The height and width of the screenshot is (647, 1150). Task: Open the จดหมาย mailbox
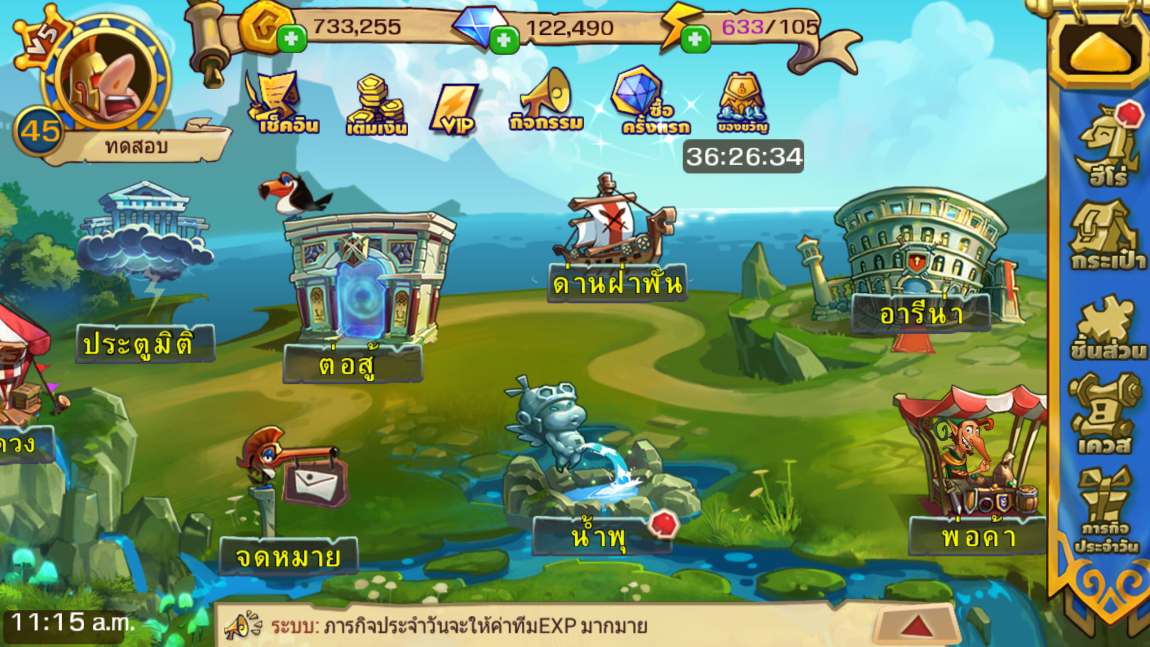pos(292,520)
